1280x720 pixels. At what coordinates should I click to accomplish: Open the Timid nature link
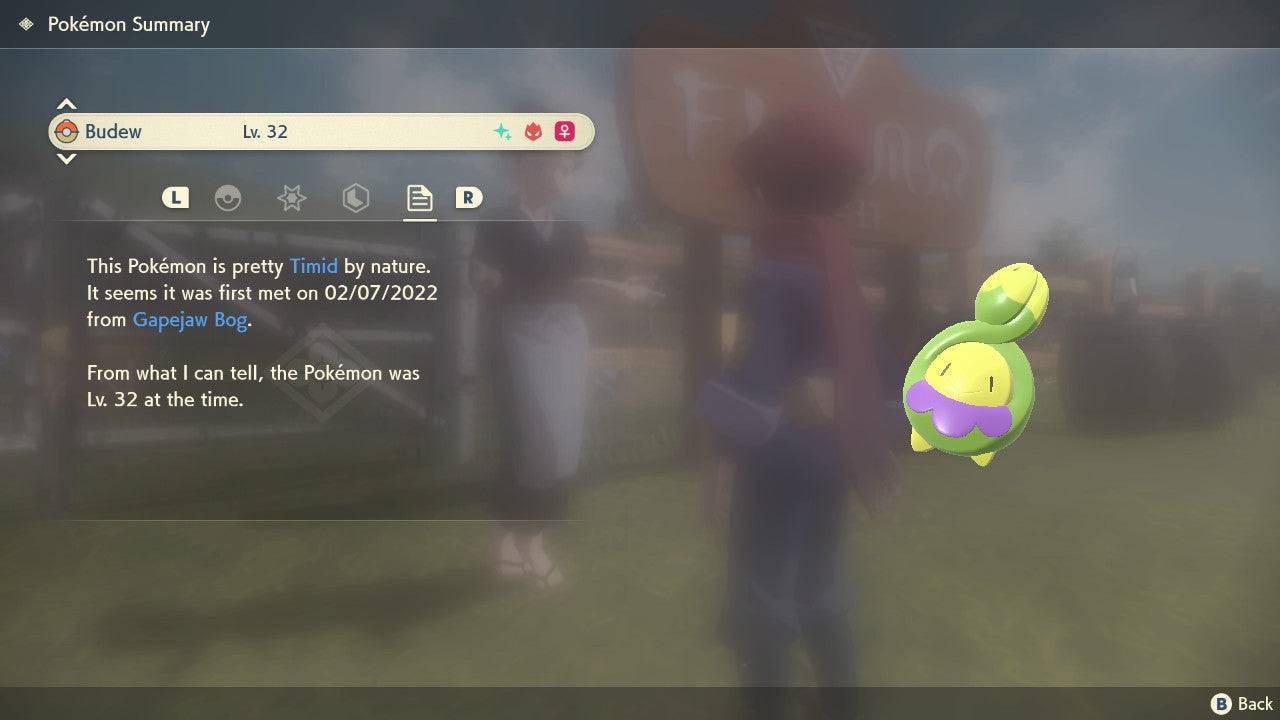(x=313, y=266)
